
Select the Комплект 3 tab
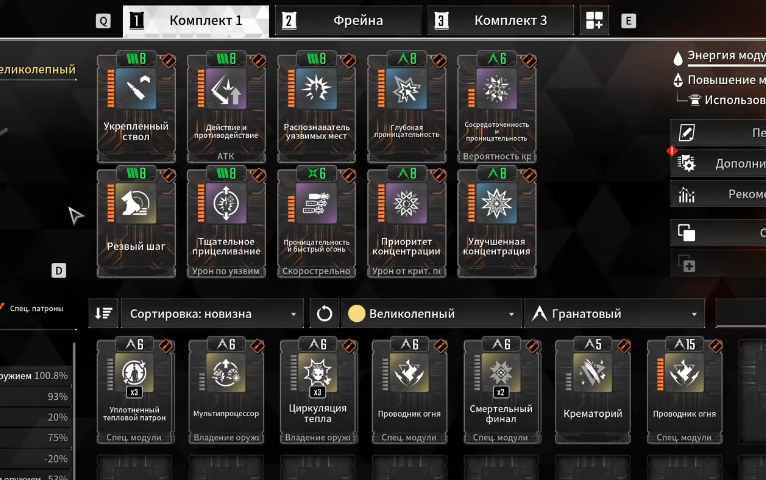click(500, 20)
